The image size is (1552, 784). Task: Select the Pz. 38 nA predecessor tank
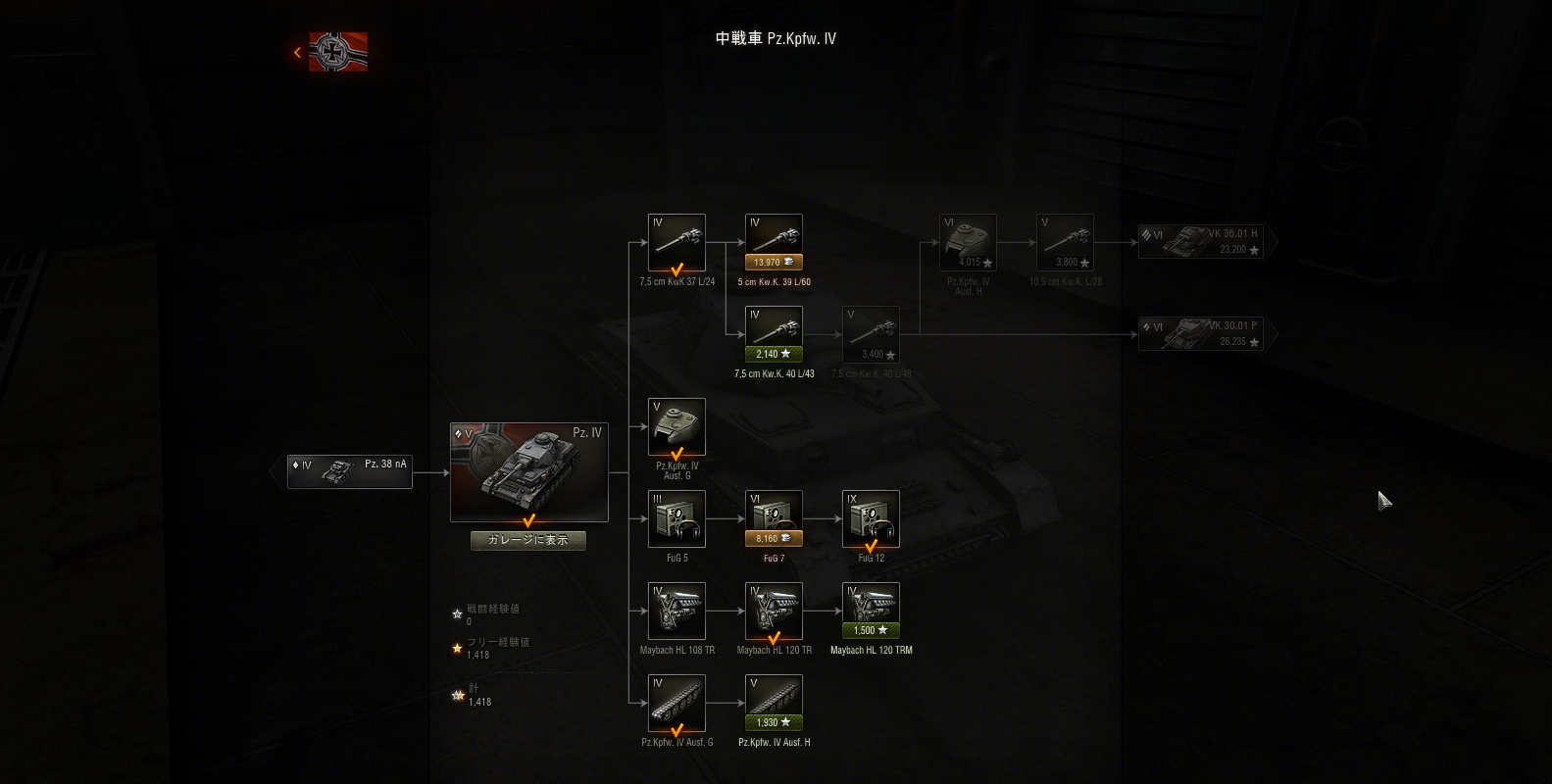(350, 471)
